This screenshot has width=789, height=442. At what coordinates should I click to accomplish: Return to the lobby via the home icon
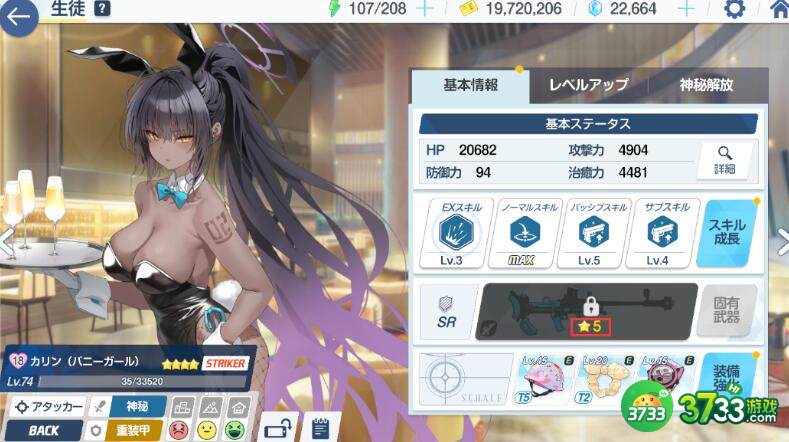click(778, 10)
